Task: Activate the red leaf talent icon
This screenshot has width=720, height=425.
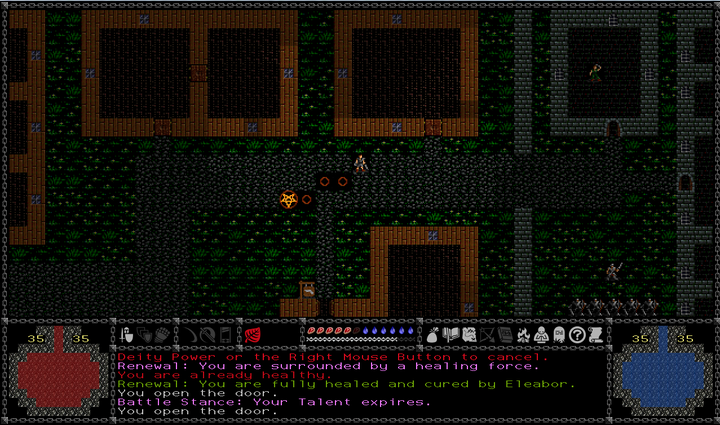Action: [x=252, y=334]
